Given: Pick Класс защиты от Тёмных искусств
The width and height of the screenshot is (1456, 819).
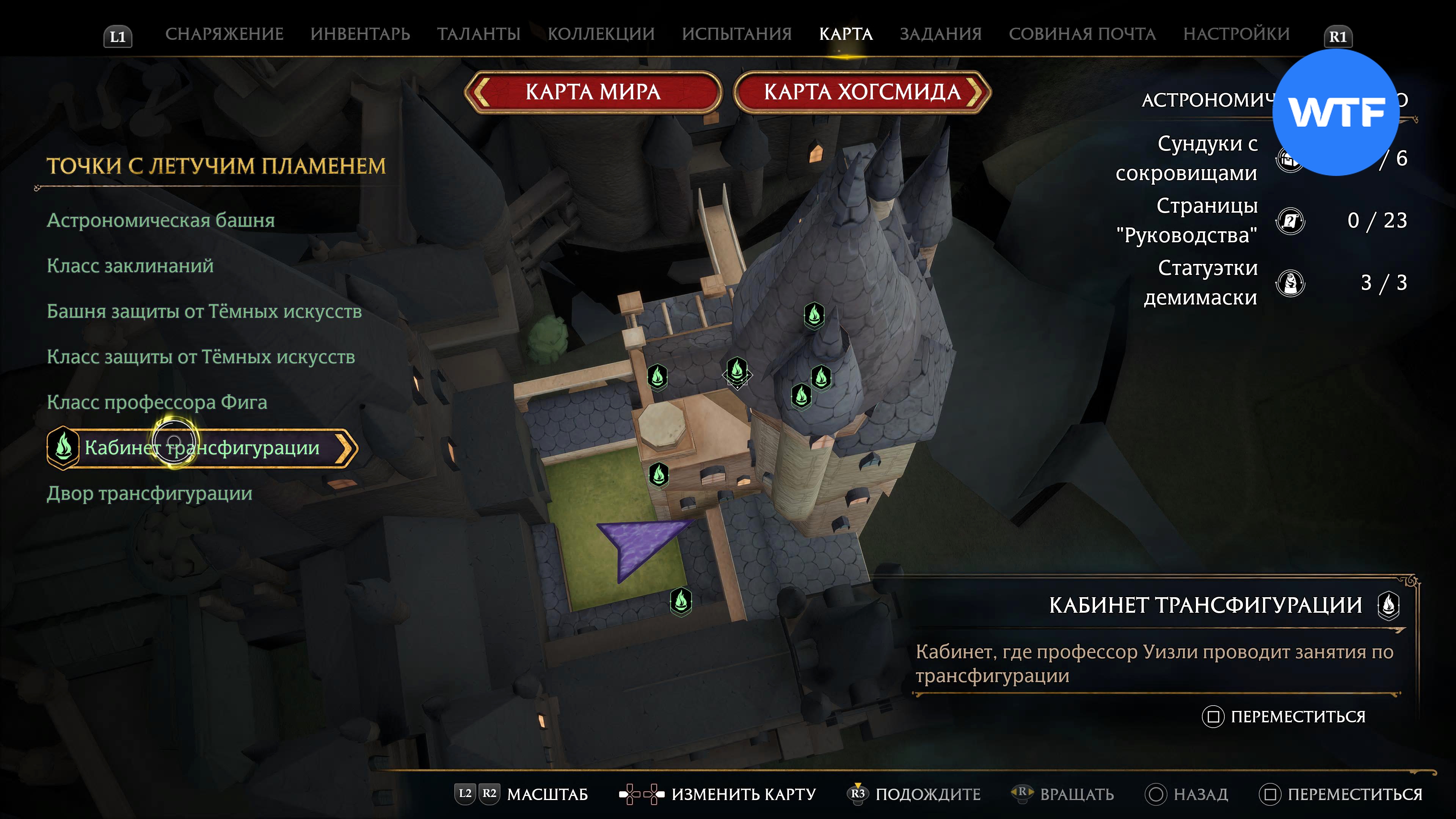Looking at the screenshot, I should pos(201,357).
